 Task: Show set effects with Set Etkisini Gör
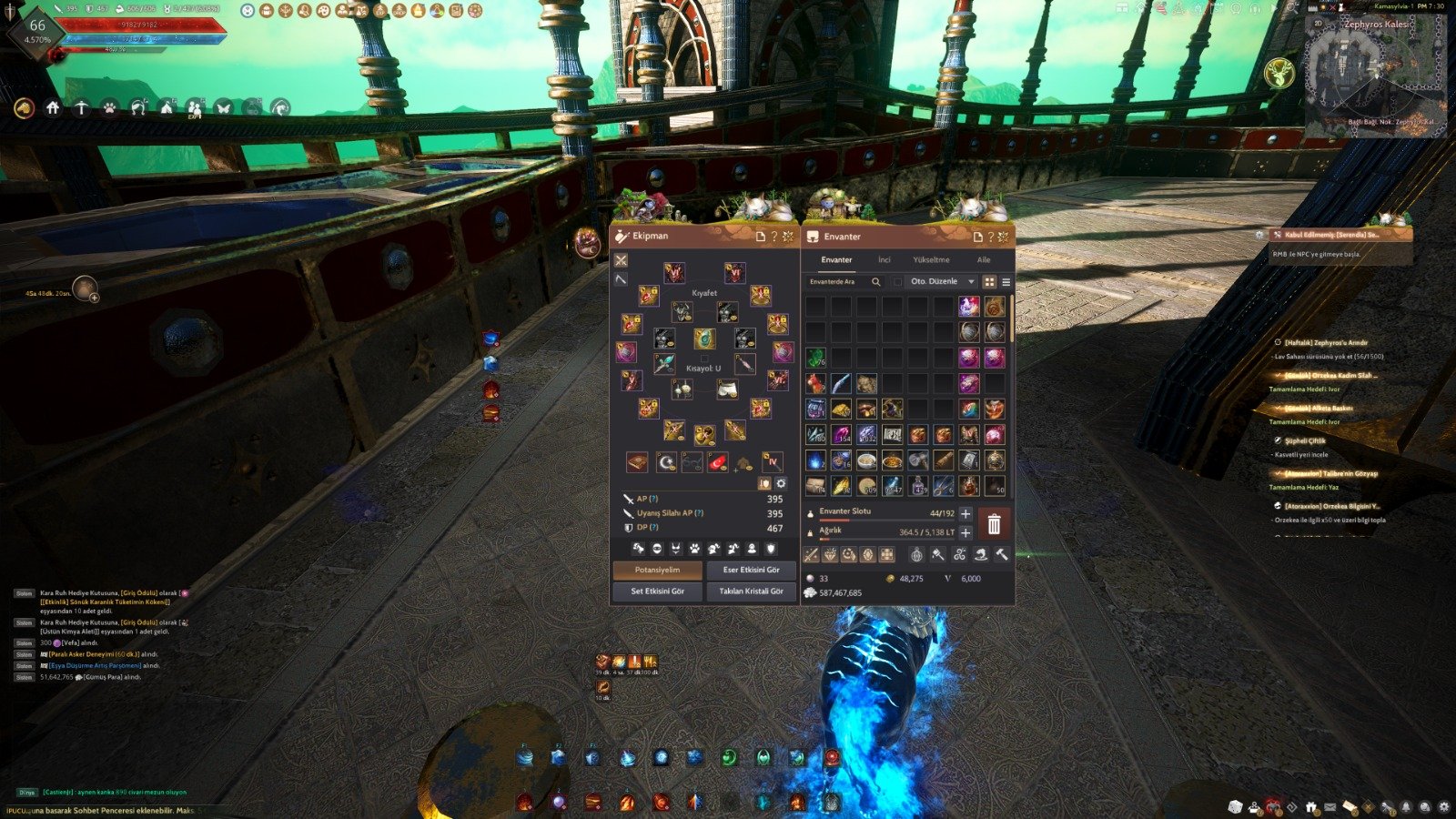click(x=657, y=591)
